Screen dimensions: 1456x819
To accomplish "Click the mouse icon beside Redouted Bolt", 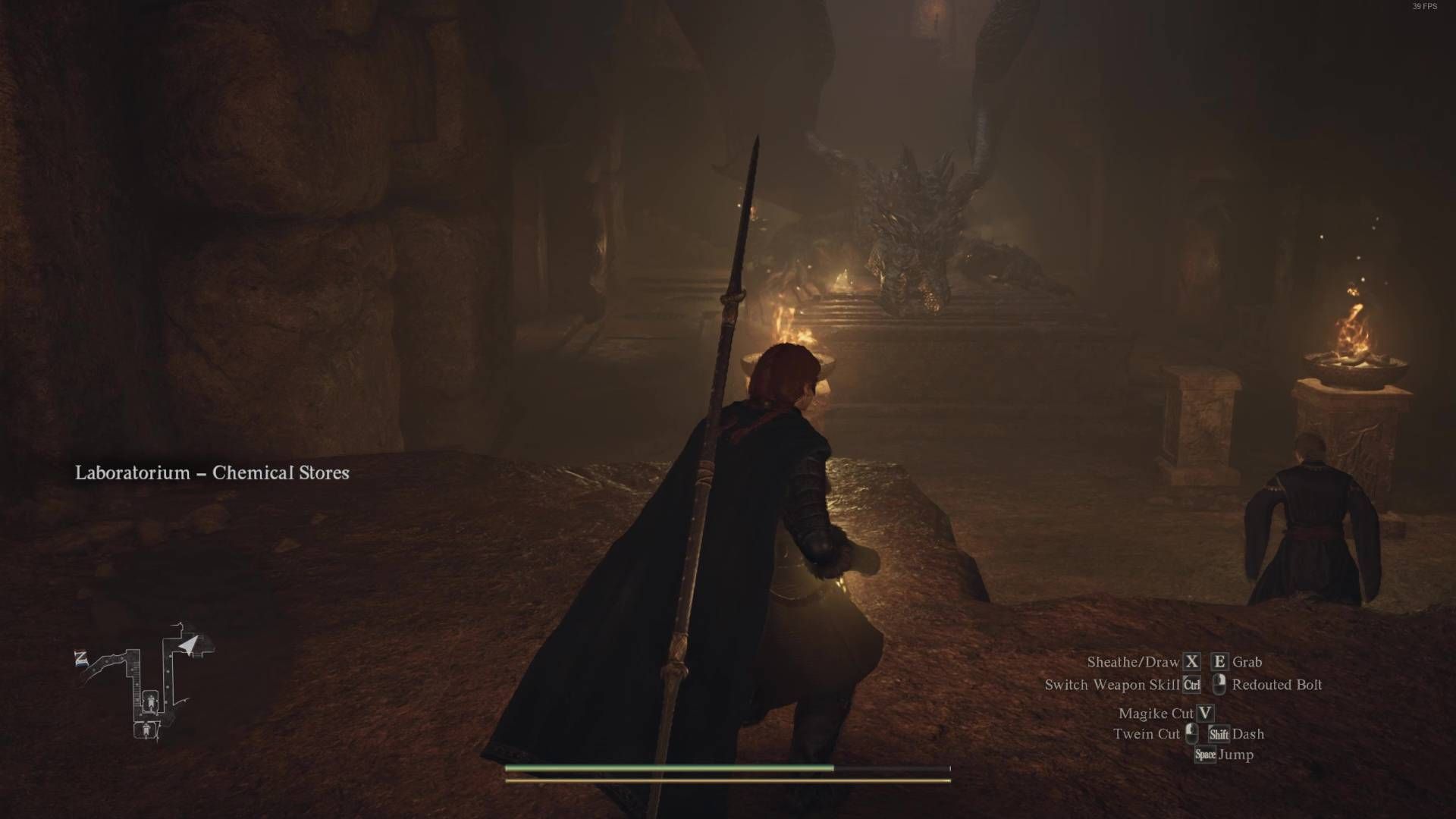I will [1220, 685].
